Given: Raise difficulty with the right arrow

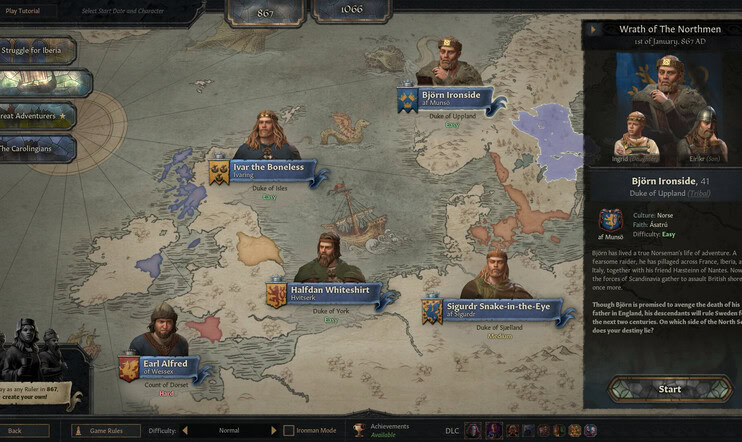Looking at the screenshot, I should tap(274, 430).
